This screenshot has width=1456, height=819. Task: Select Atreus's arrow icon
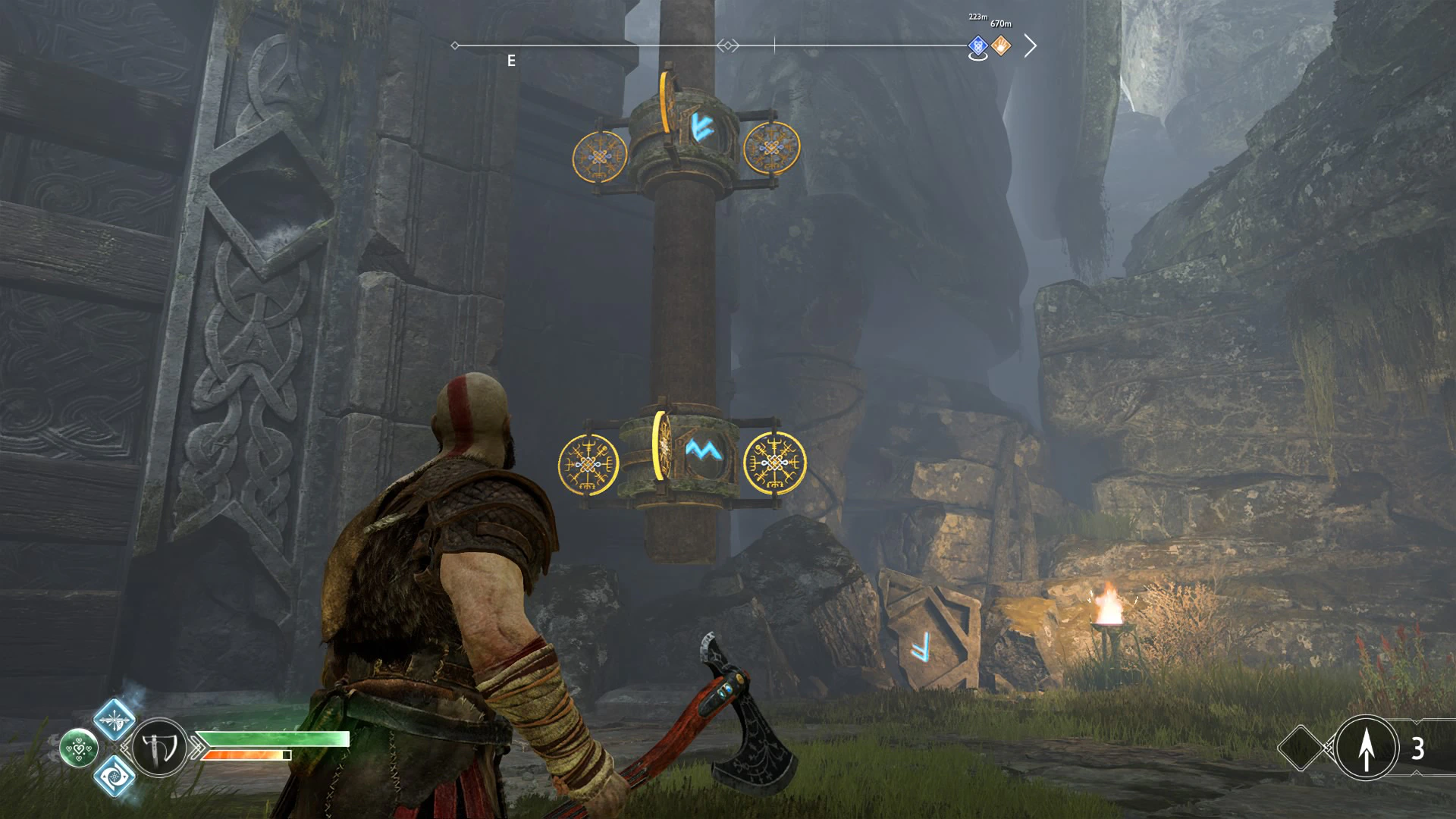point(1366,748)
